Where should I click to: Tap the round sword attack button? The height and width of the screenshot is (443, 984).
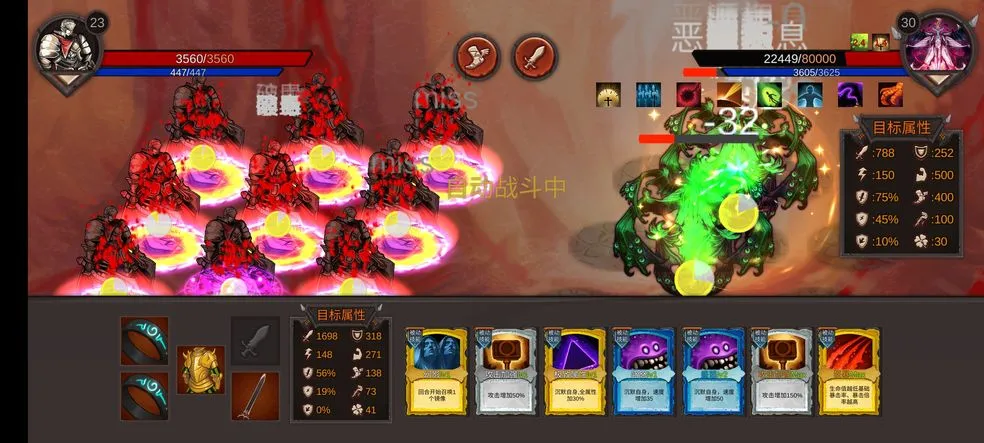[535, 56]
